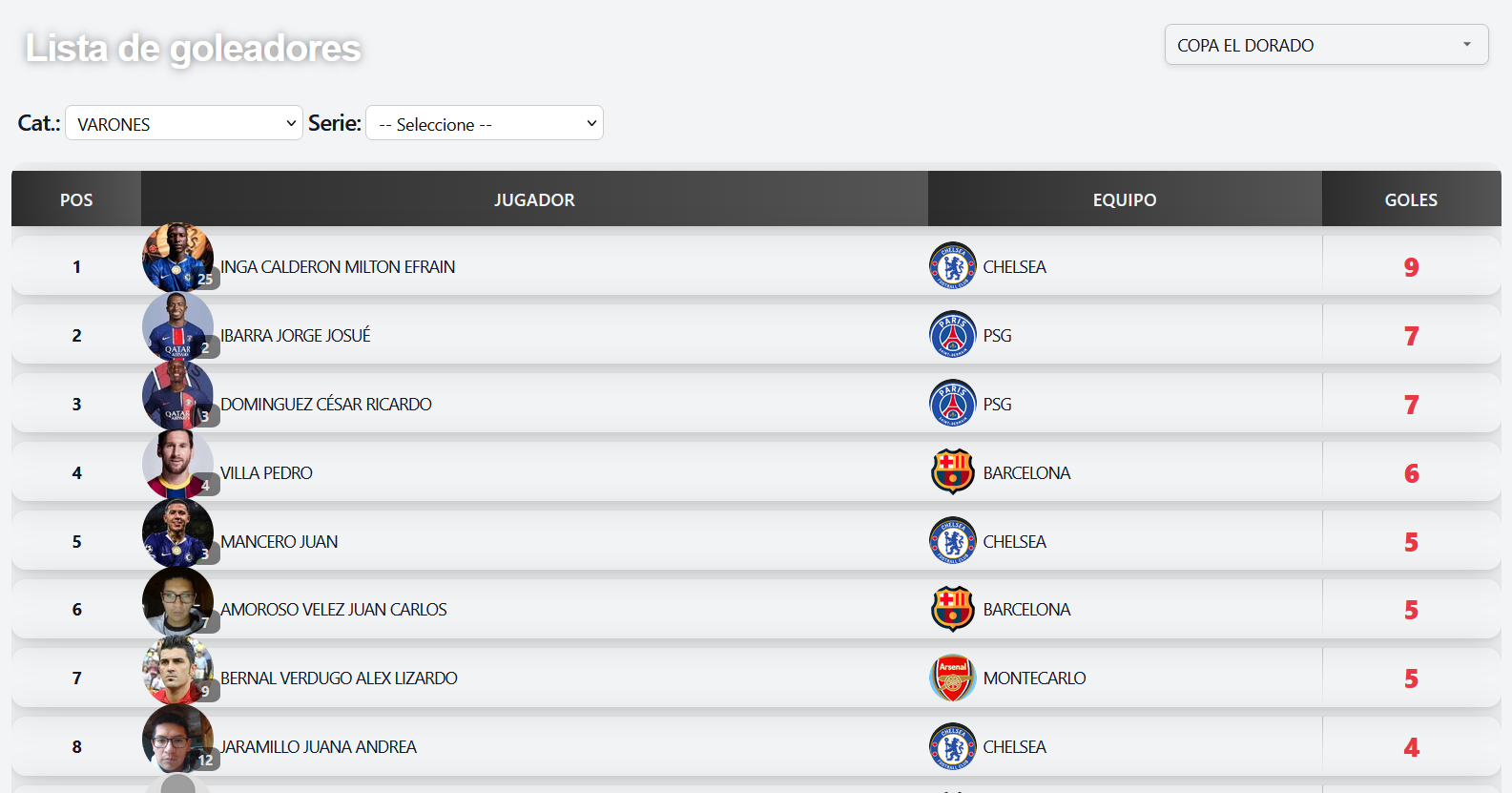The width and height of the screenshot is (1512, 793).
Task: Click the PSG logo on Dominguez's row
Action: pos(952,403)
